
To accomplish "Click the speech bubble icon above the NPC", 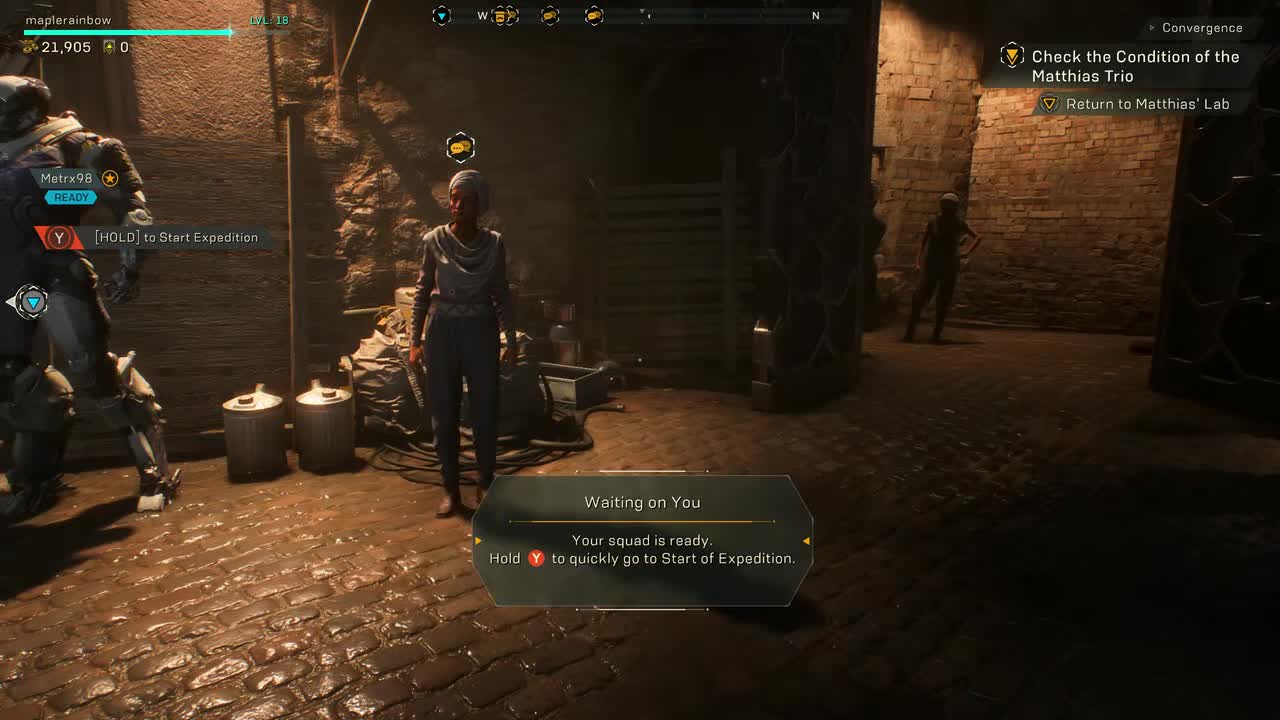I will (x=461, y=146).
